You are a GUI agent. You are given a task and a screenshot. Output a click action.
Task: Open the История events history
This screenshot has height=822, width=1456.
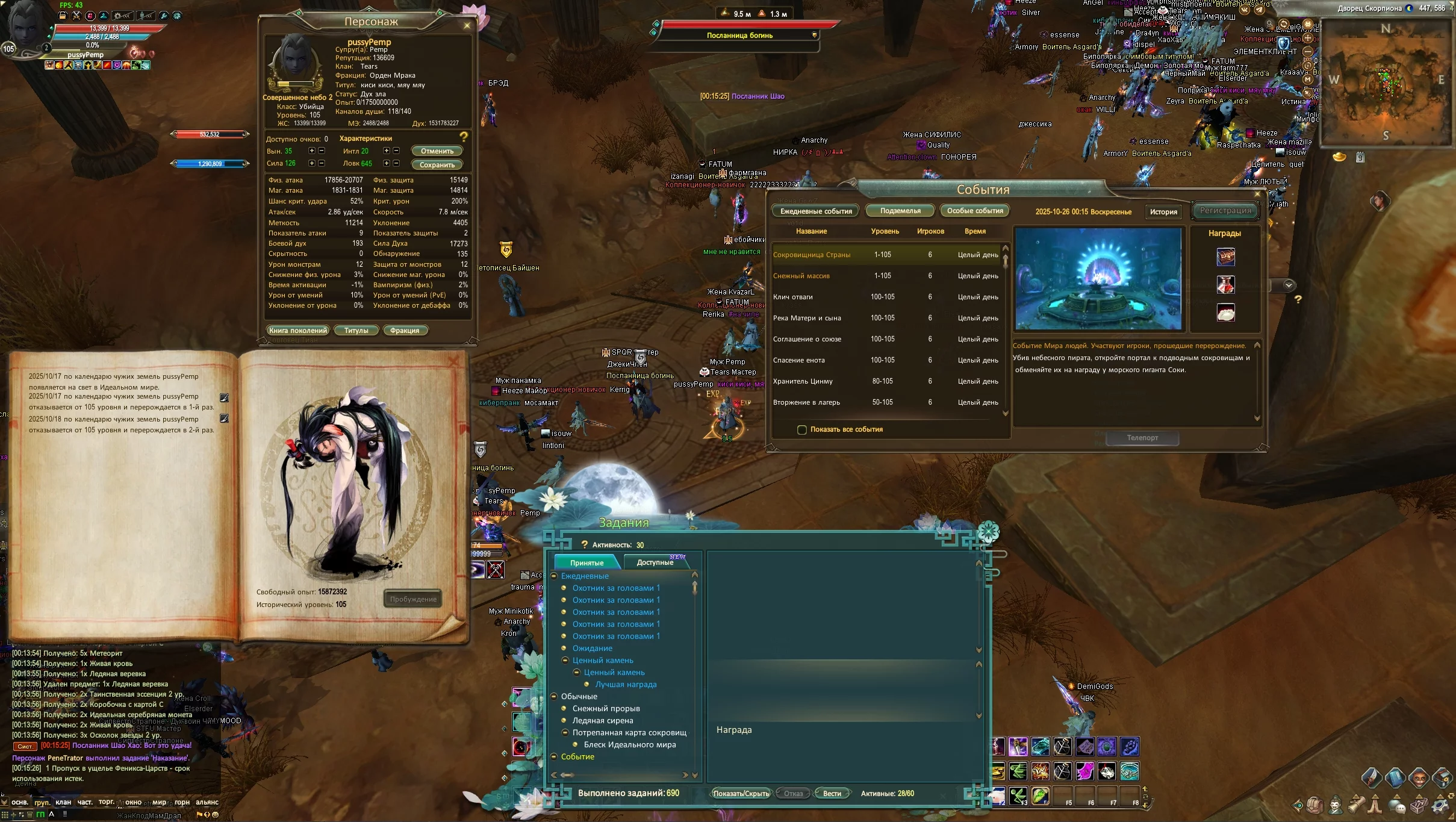click(1163, 212)
